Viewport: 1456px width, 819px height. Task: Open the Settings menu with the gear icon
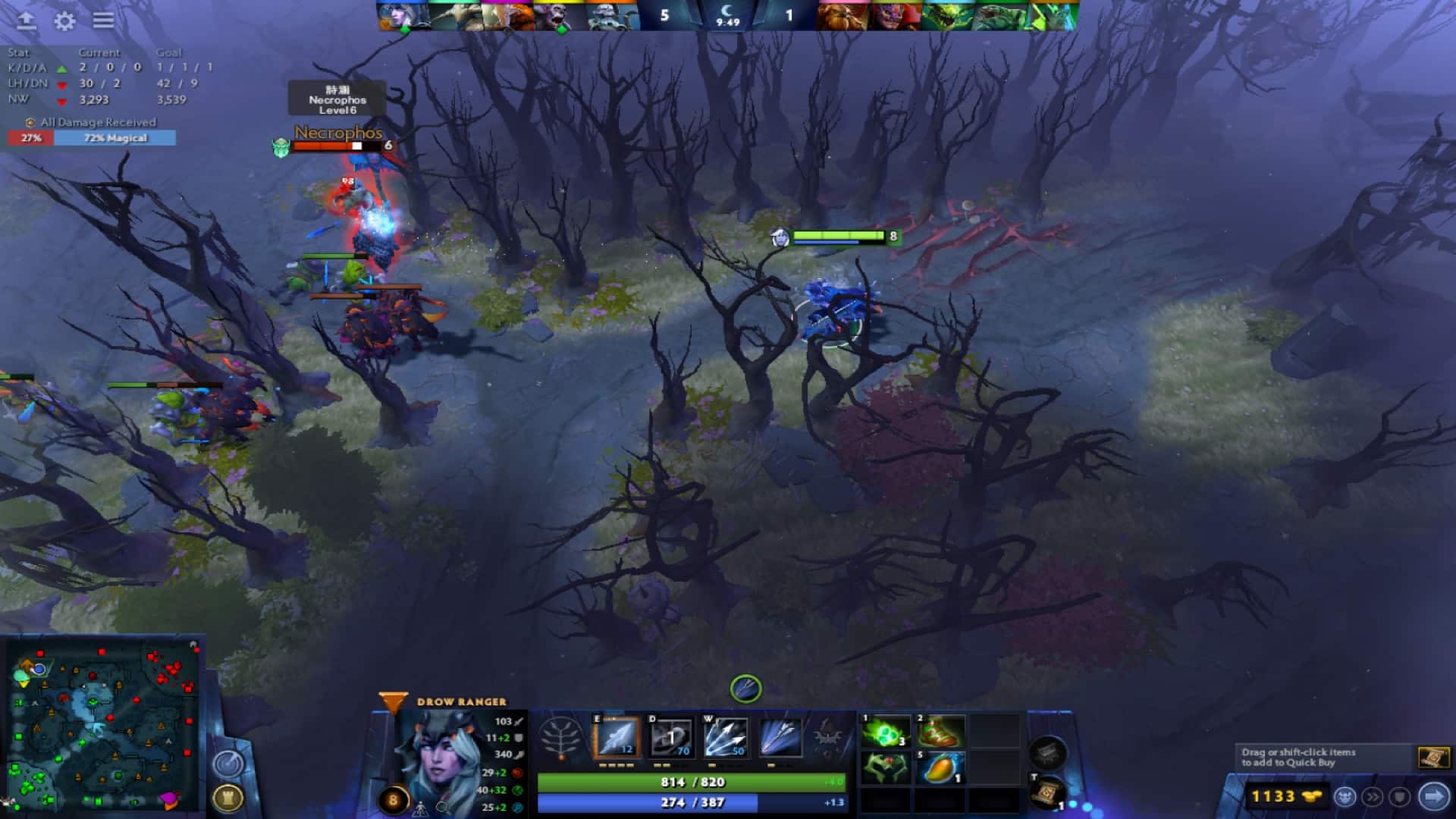pyautogui.click(x=64, y=22)
